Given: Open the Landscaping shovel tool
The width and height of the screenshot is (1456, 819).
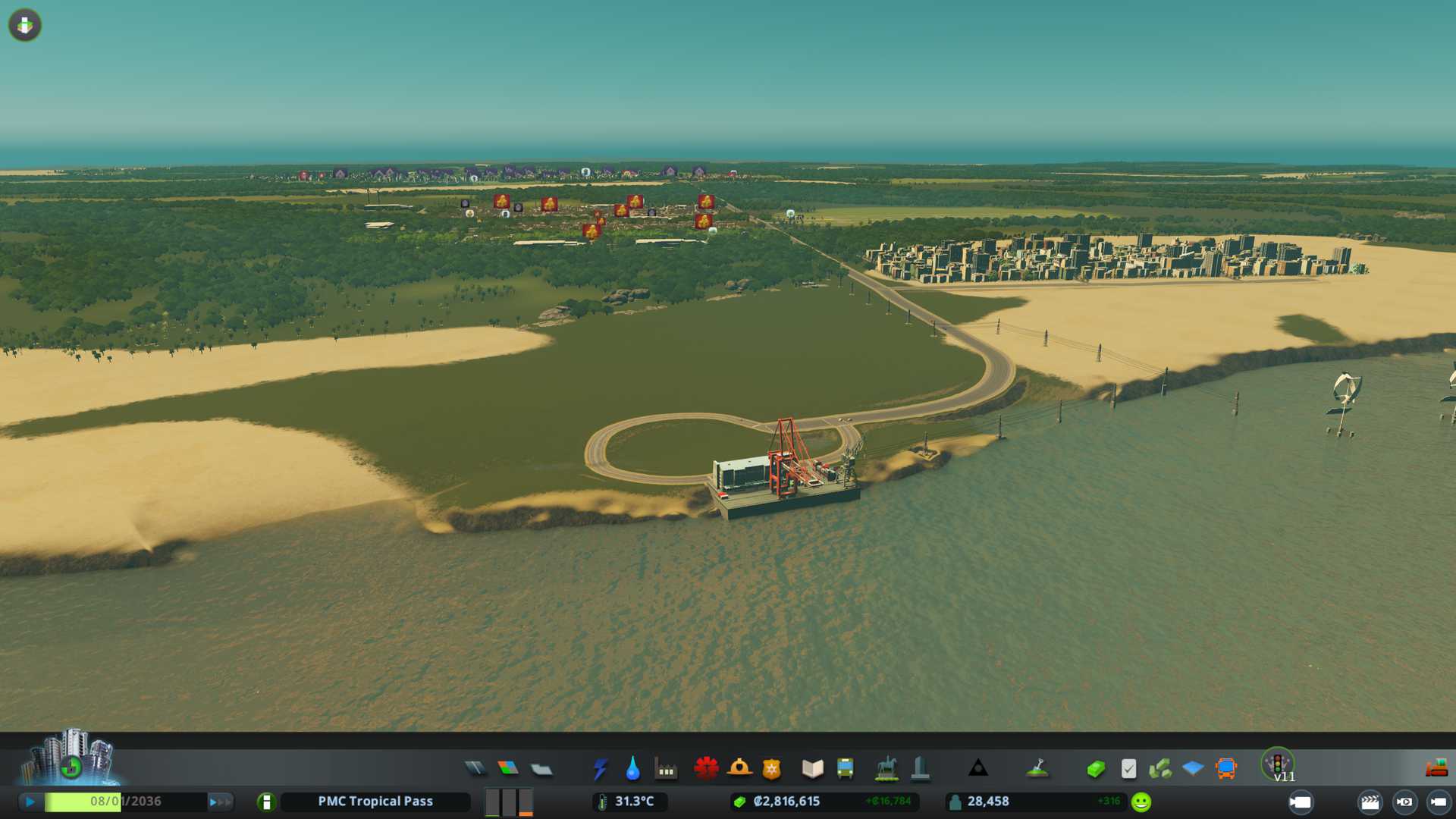Looking at the screenshot, I should click(x=1037, y=769).
